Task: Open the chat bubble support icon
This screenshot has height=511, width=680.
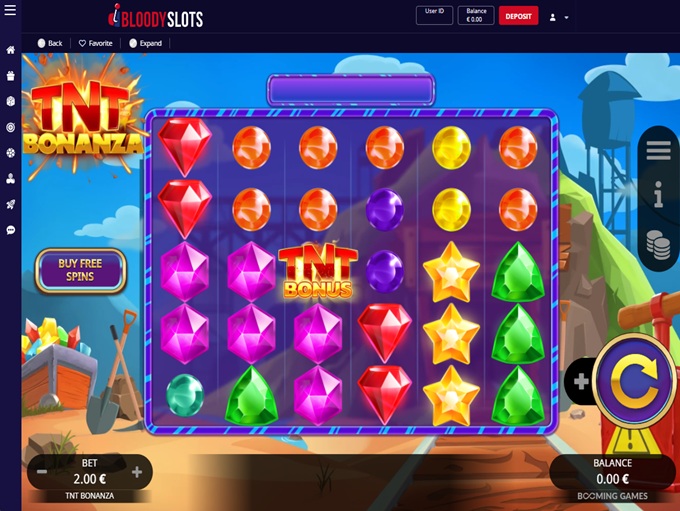Action: (x=10, y=230)
